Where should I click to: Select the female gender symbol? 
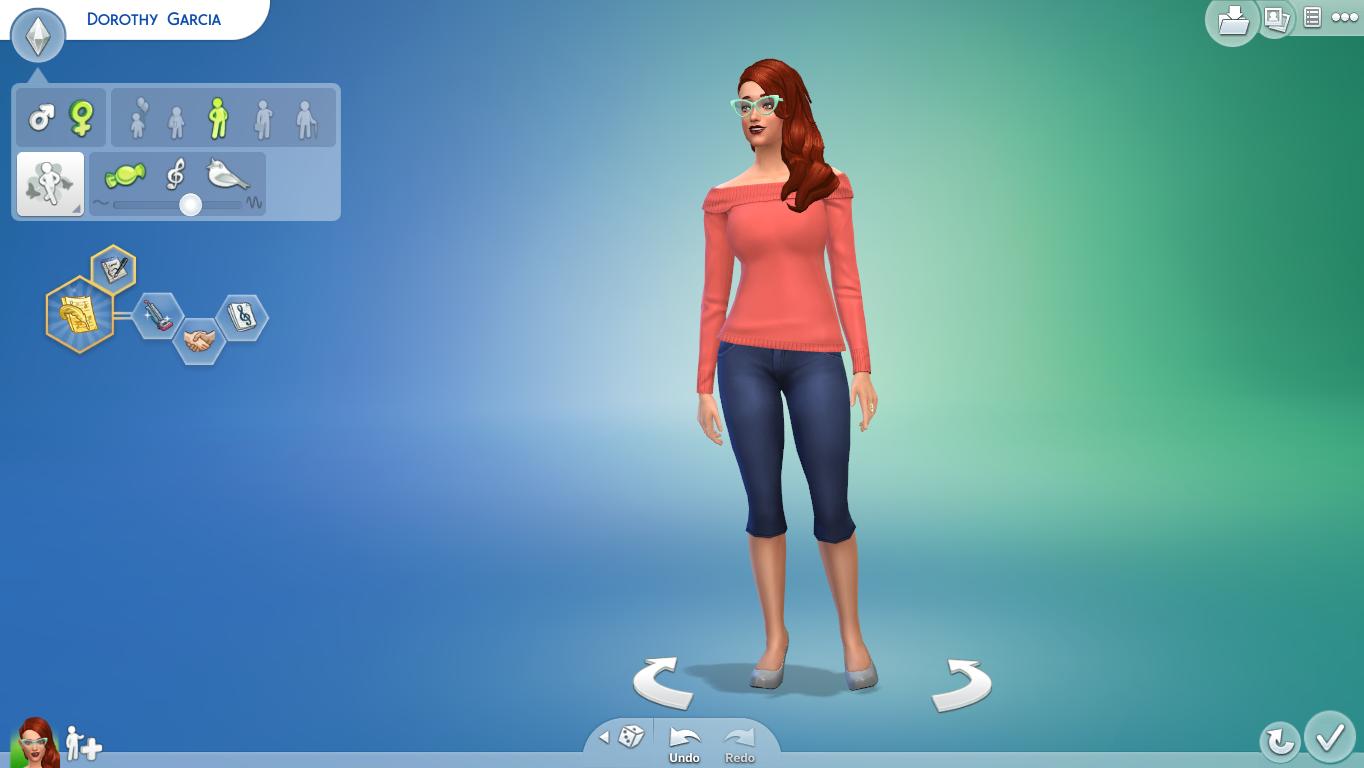[80, 117]
